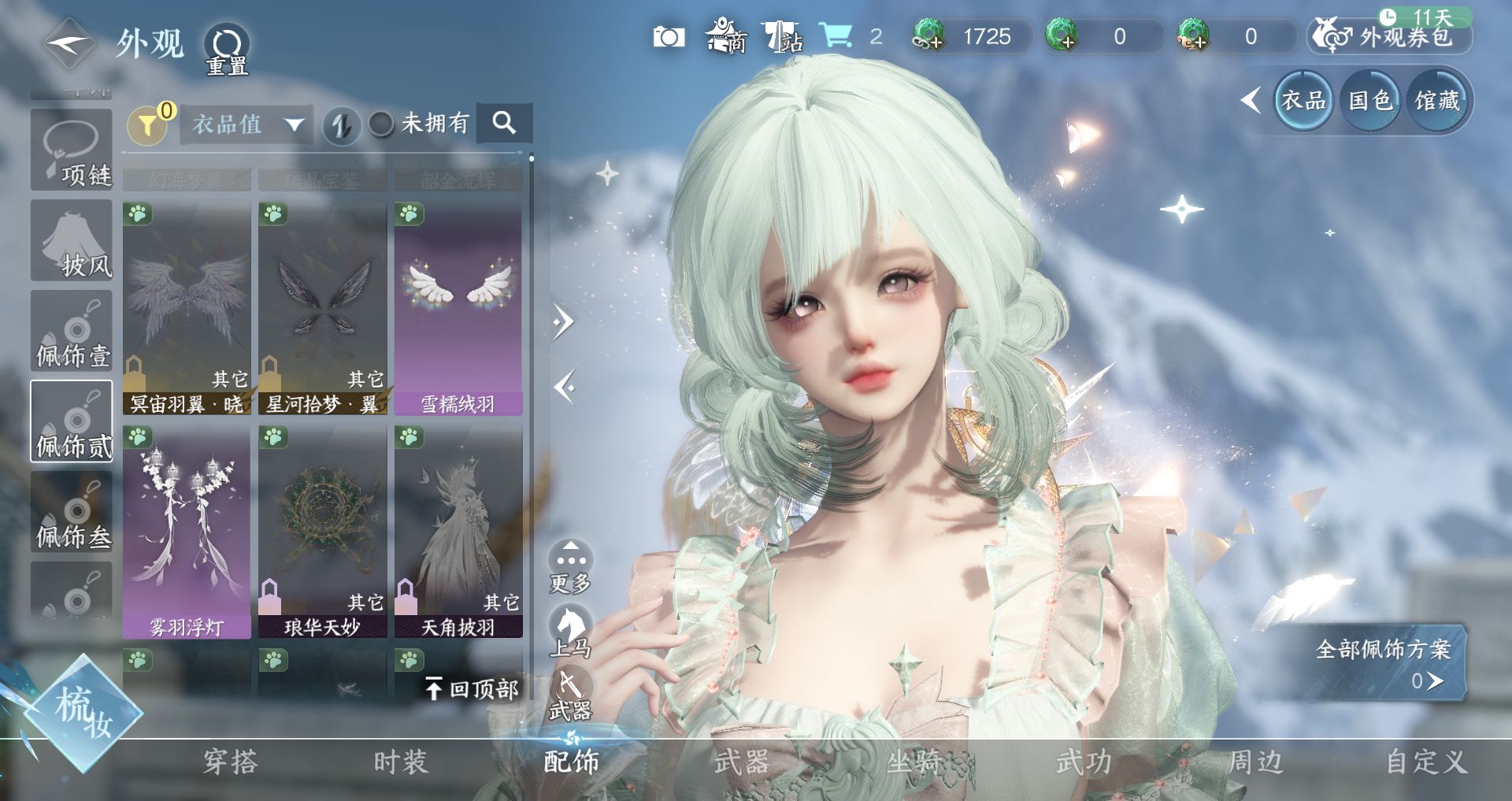Open the 佩饰壹 slot category
The width and height of the screenshot is (1512, 801).
[72, 331]
